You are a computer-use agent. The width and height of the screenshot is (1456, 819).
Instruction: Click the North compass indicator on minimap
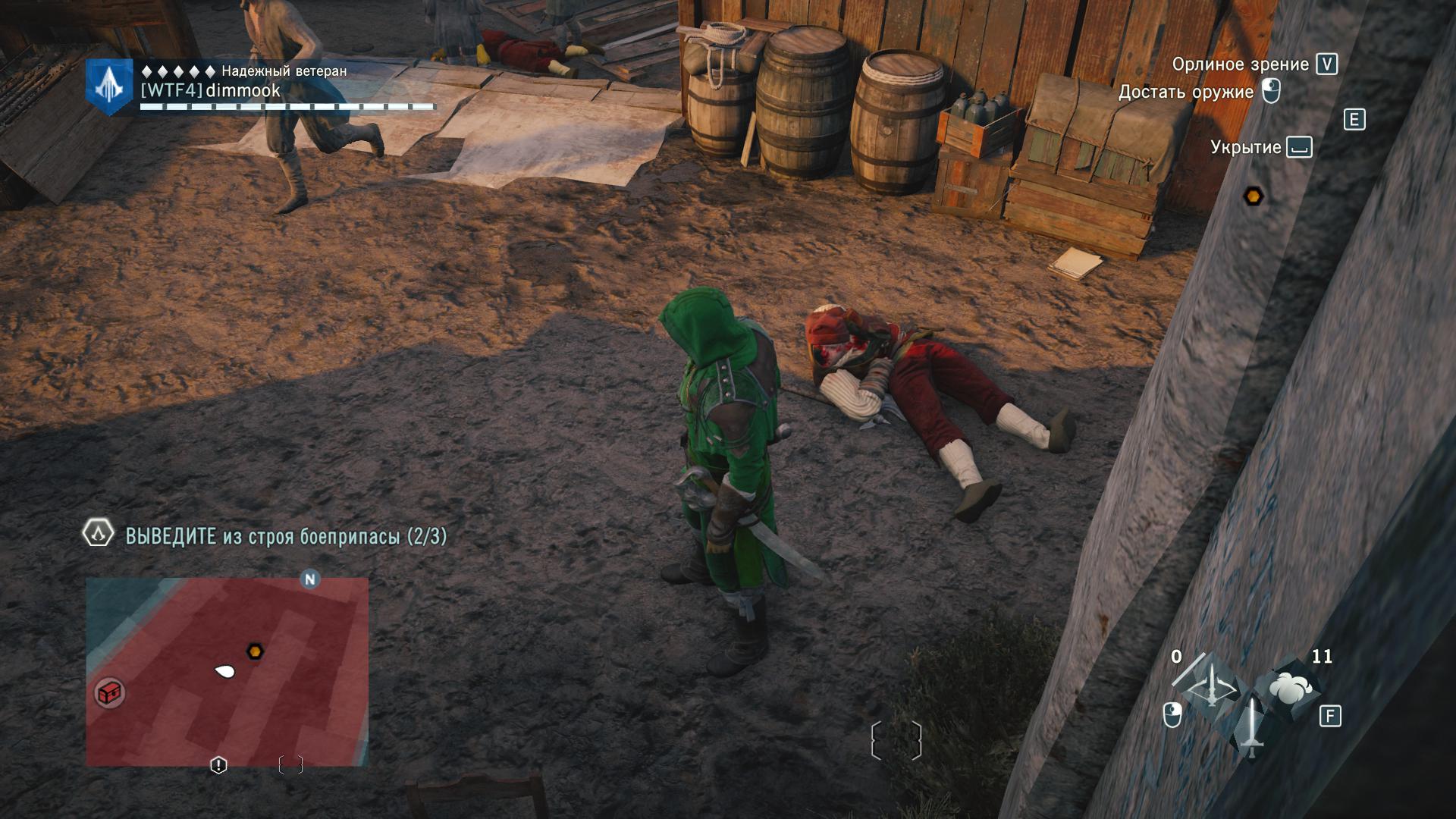[x=309, y=579]
